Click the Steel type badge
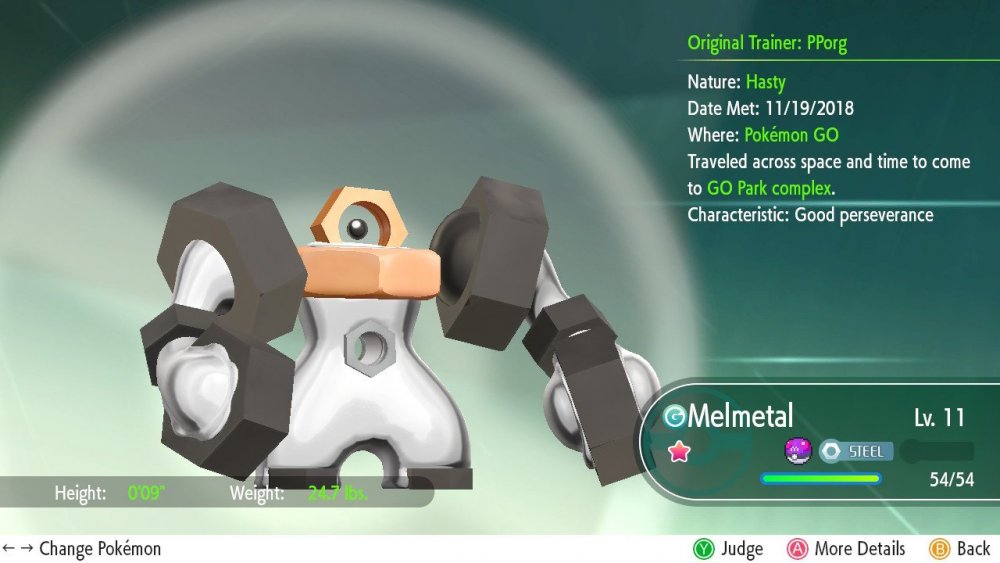The height and width of the screenshot is (563, 1000). pos(853,451)
